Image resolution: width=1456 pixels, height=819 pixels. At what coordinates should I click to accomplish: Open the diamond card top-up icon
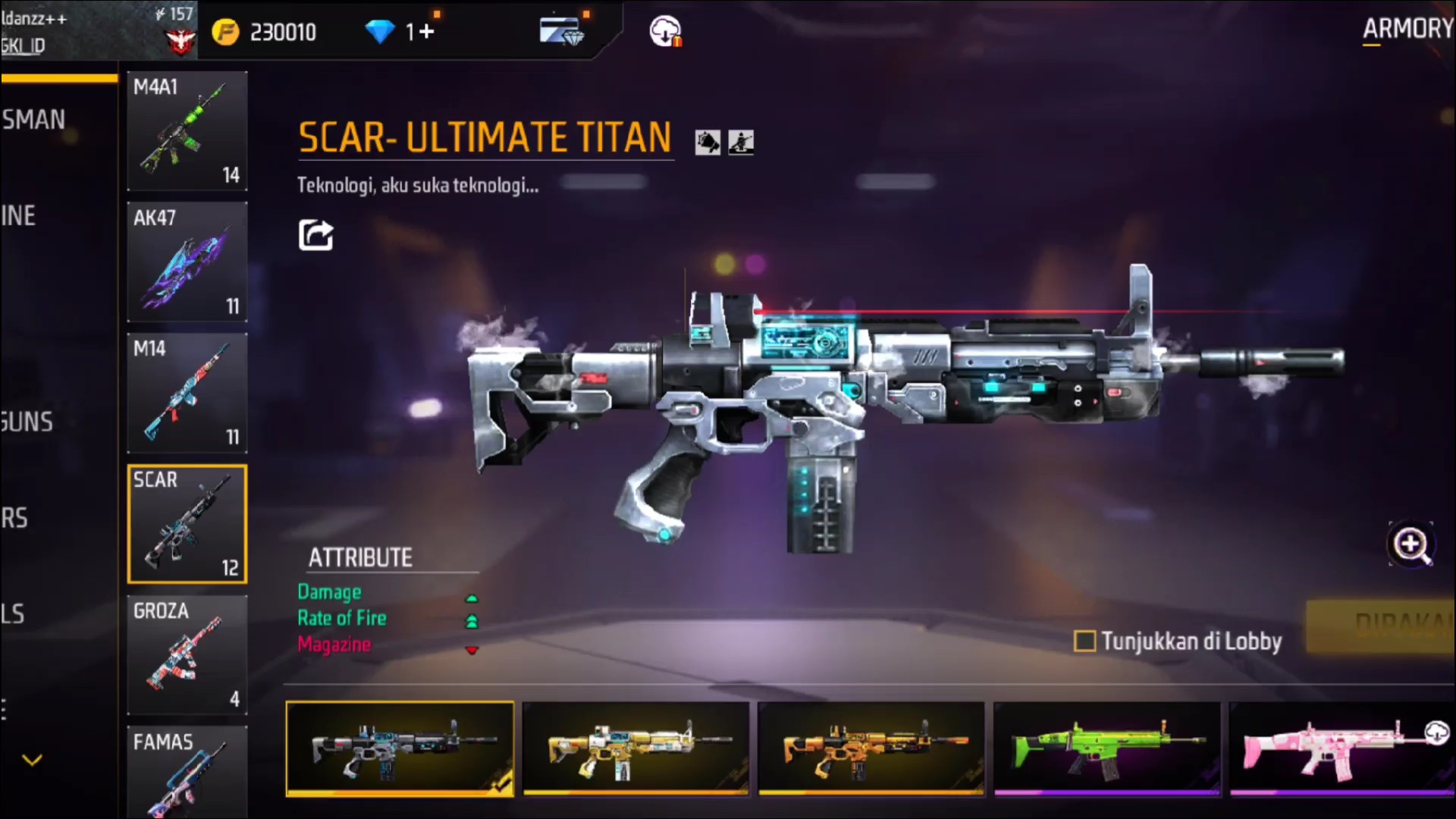pyautogui.click(x=561, y=32)
